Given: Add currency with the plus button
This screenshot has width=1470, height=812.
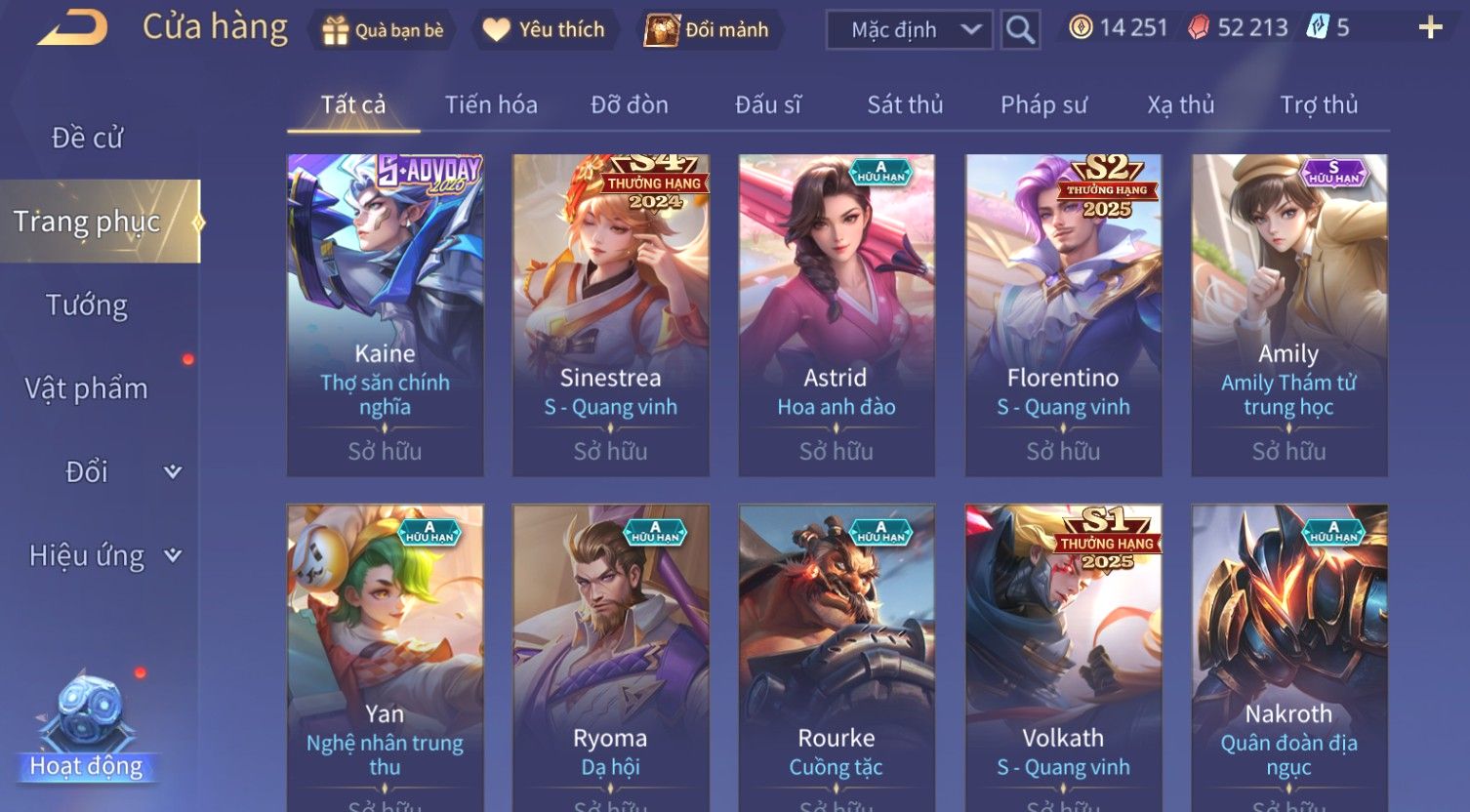Looking at the screenshot, I should [1430, 28].
